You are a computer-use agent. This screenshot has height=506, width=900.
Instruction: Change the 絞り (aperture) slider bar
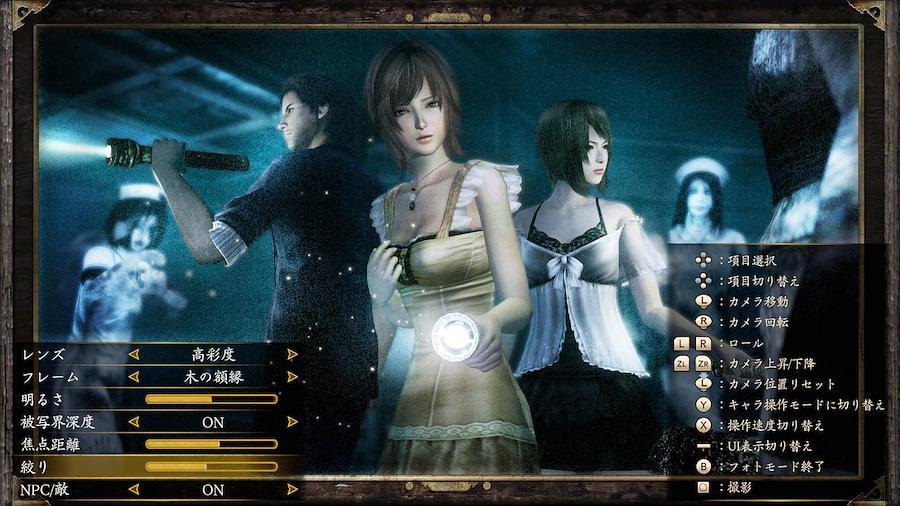click(x=211, y=467)
